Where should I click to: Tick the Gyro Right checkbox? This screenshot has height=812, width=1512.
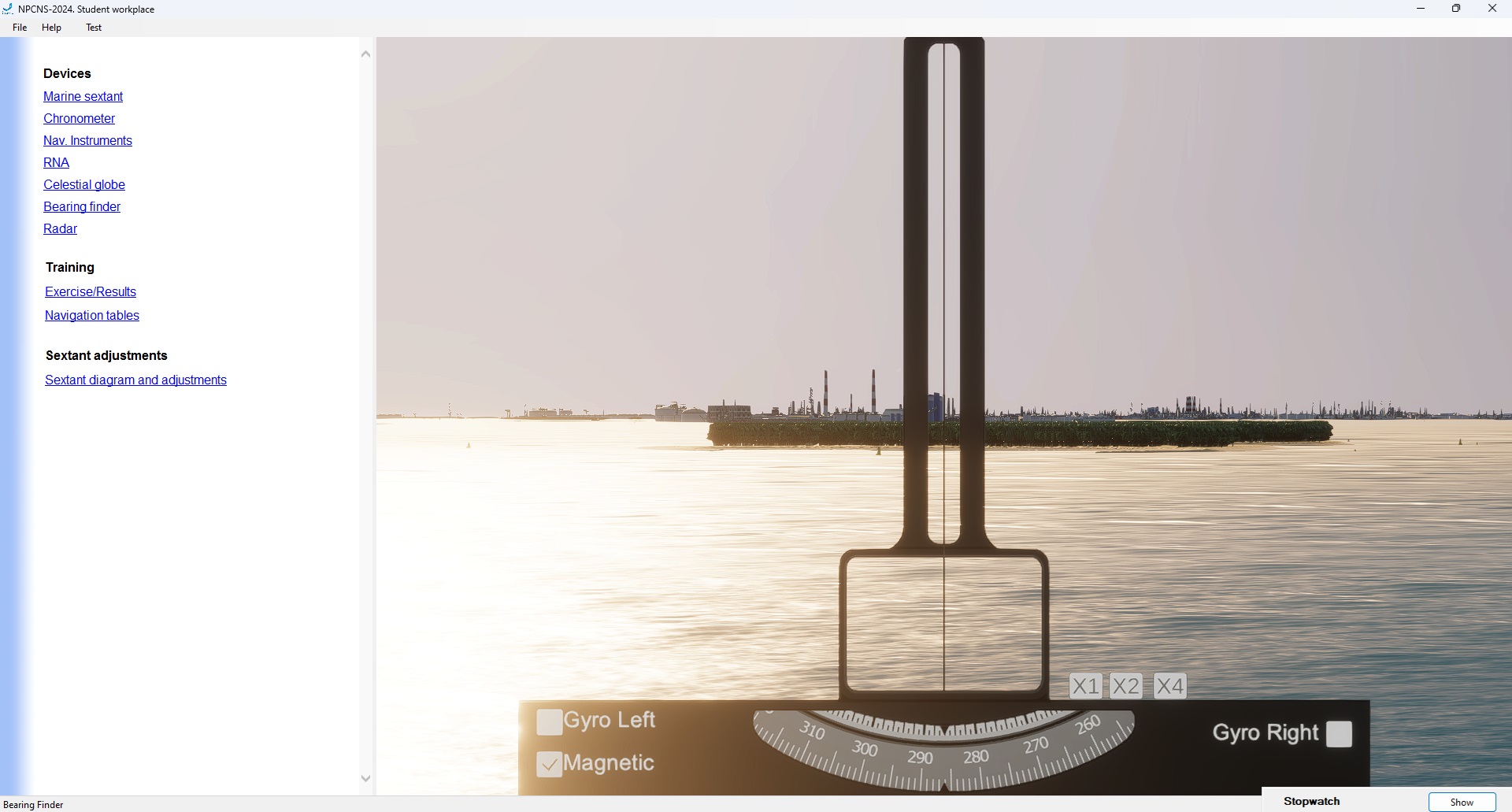click(x=1339, y=734)
